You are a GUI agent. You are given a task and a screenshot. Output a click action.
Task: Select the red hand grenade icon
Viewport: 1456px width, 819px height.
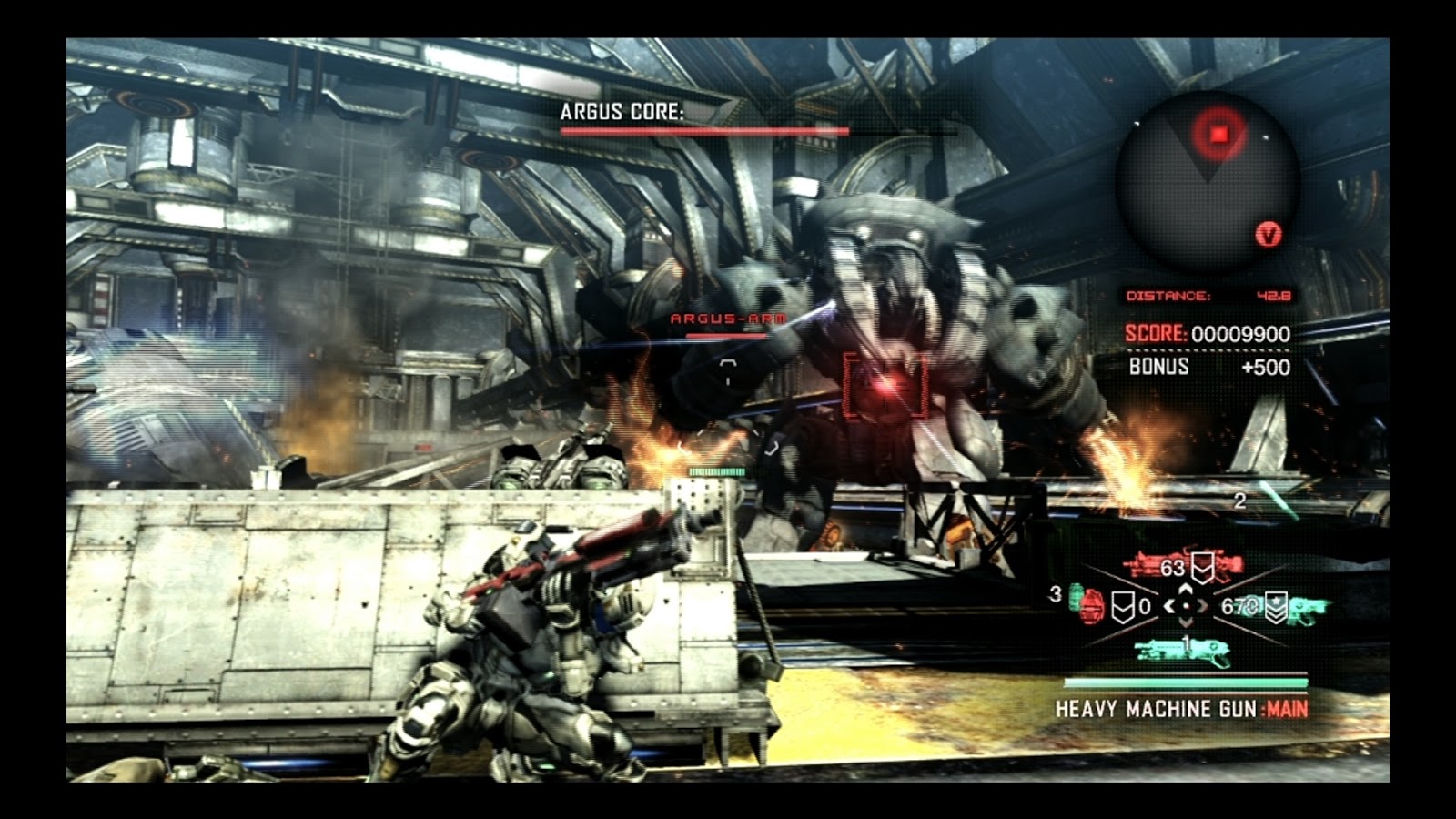(1093, 607)
